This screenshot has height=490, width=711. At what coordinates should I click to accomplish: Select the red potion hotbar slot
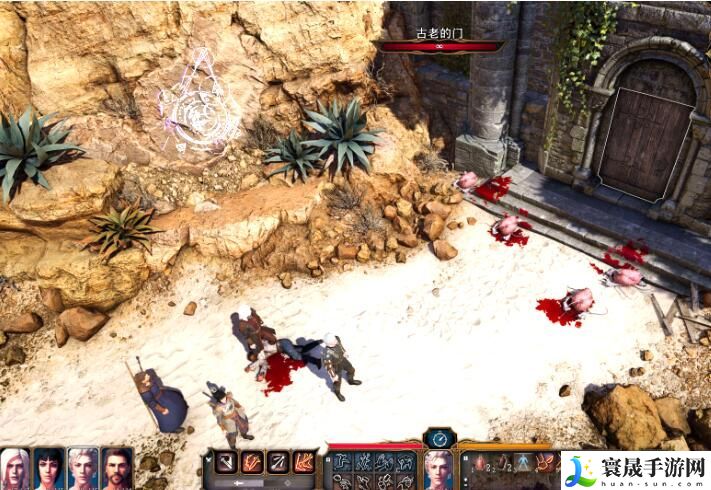478,462
